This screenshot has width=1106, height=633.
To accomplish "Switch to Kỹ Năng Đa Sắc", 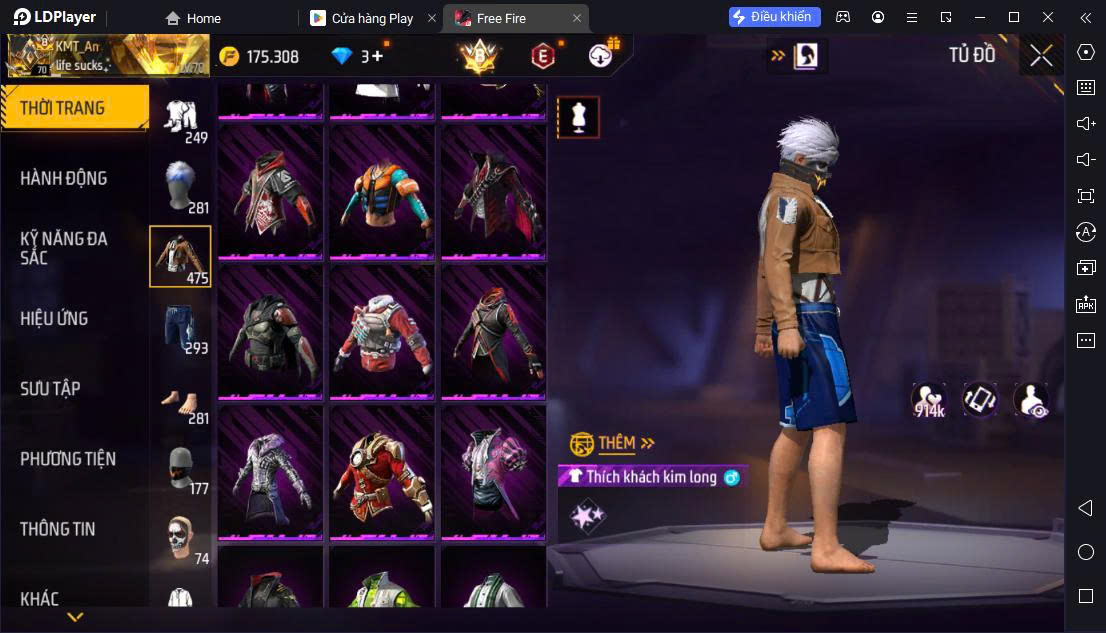I will point(63,248).
